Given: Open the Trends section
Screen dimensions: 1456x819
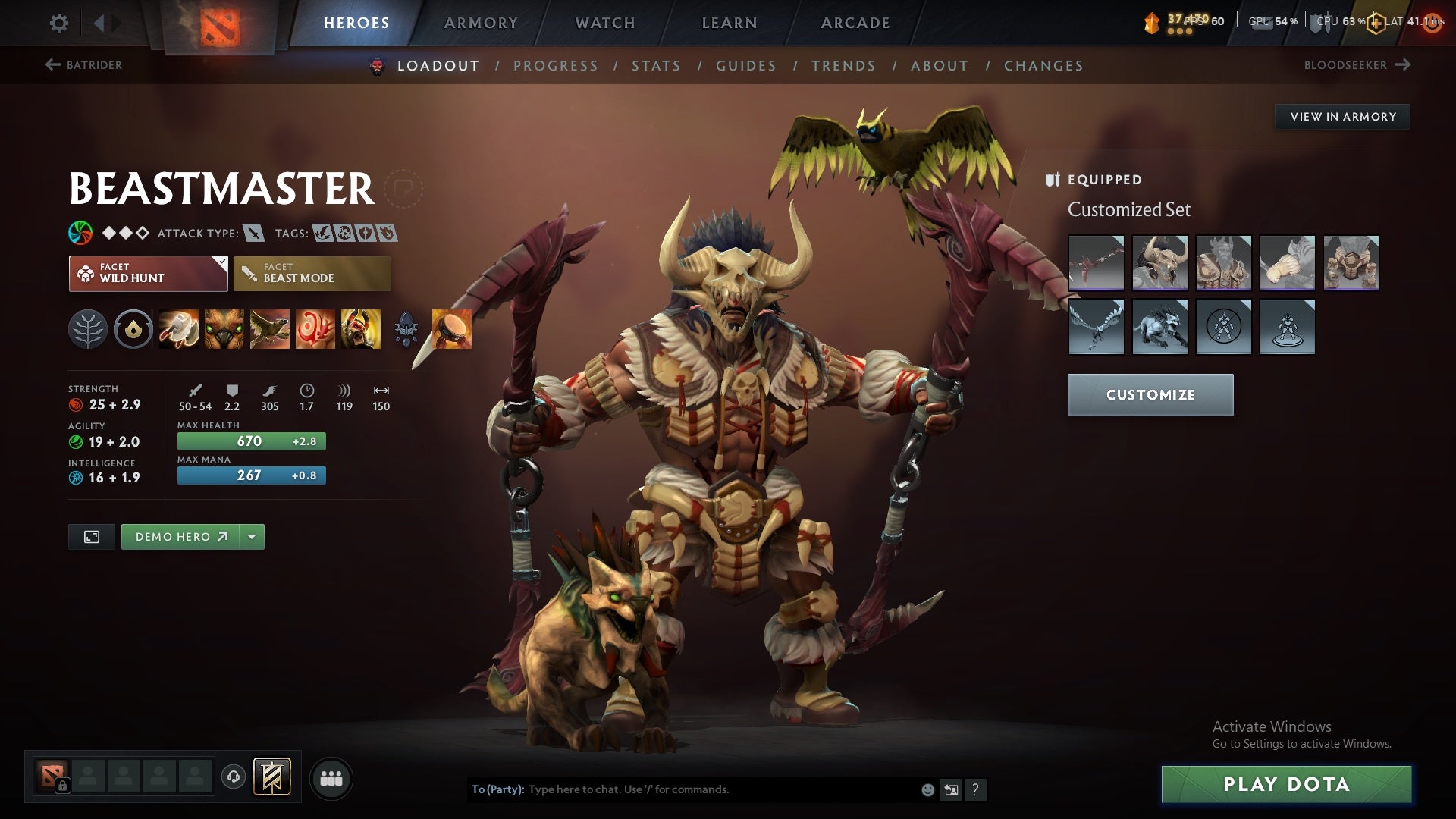Looking at the screenshot, I should (843, 65).
